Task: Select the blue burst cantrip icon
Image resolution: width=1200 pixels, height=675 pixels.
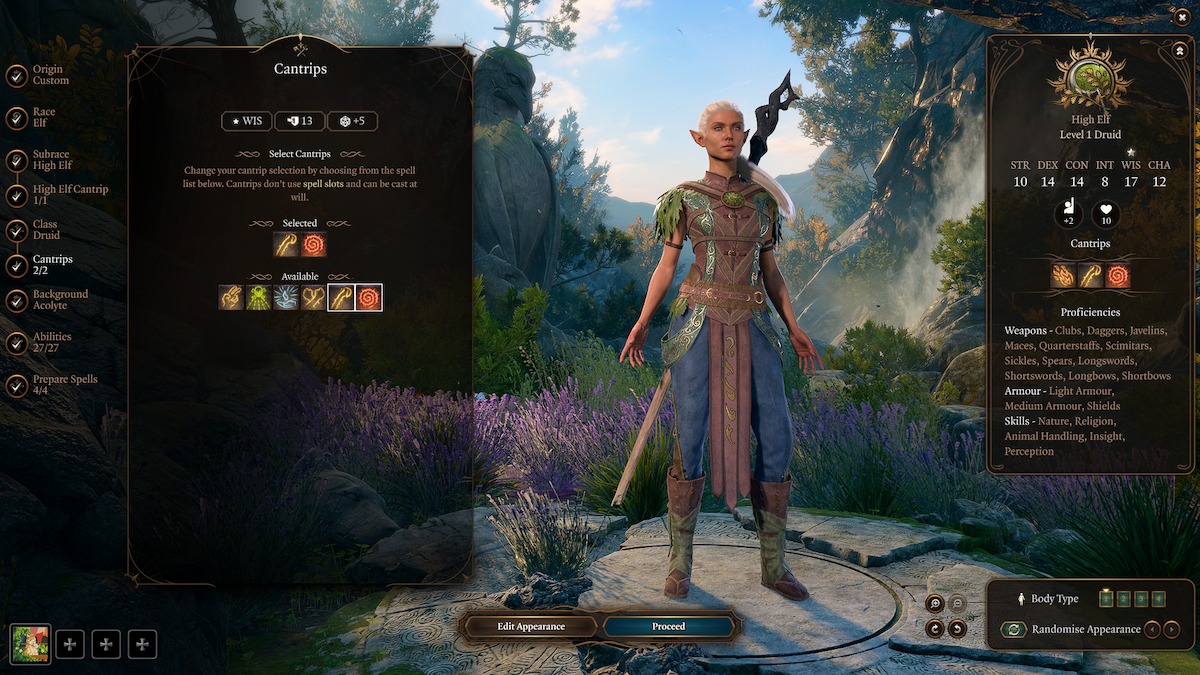Action: 287,297
